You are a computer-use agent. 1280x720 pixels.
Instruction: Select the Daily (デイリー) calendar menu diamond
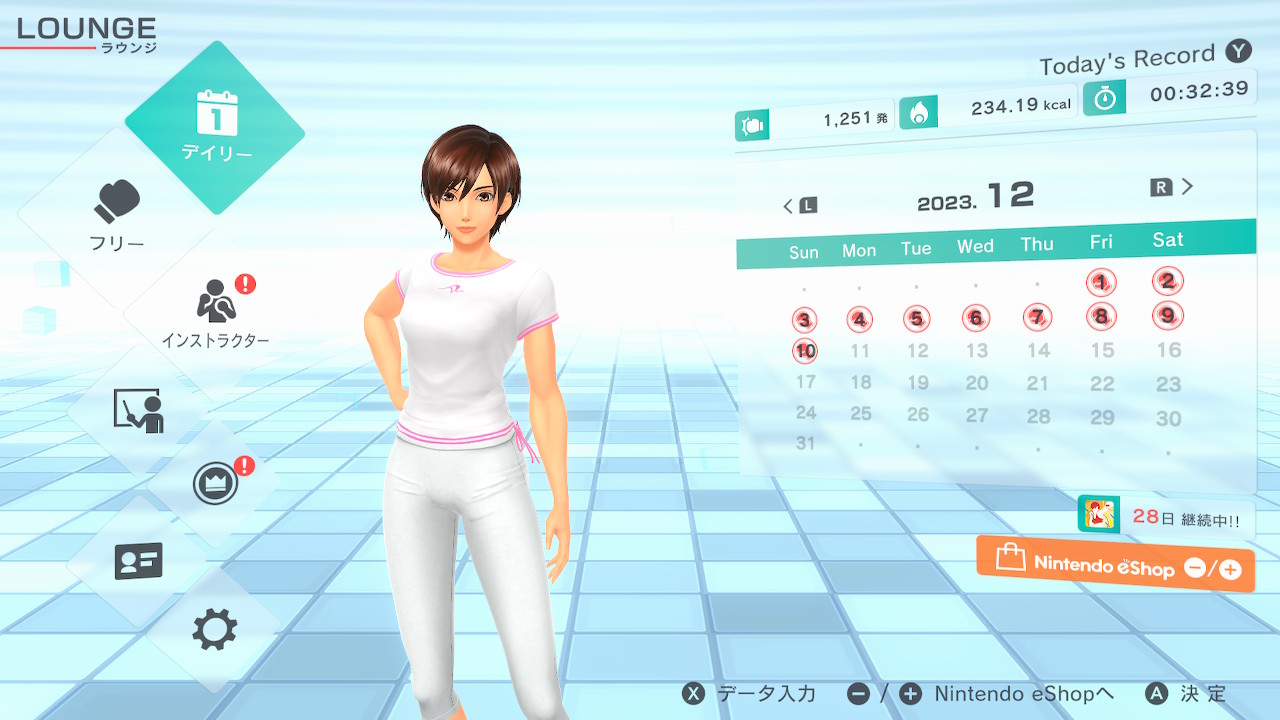pyautogui.click(x=215, y=128)
